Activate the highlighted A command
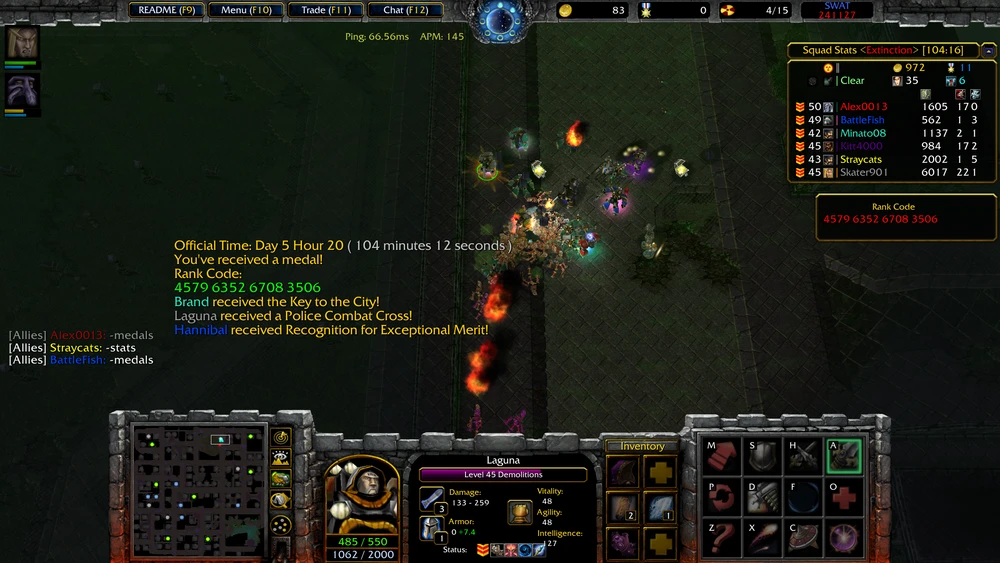 point(843,456)
